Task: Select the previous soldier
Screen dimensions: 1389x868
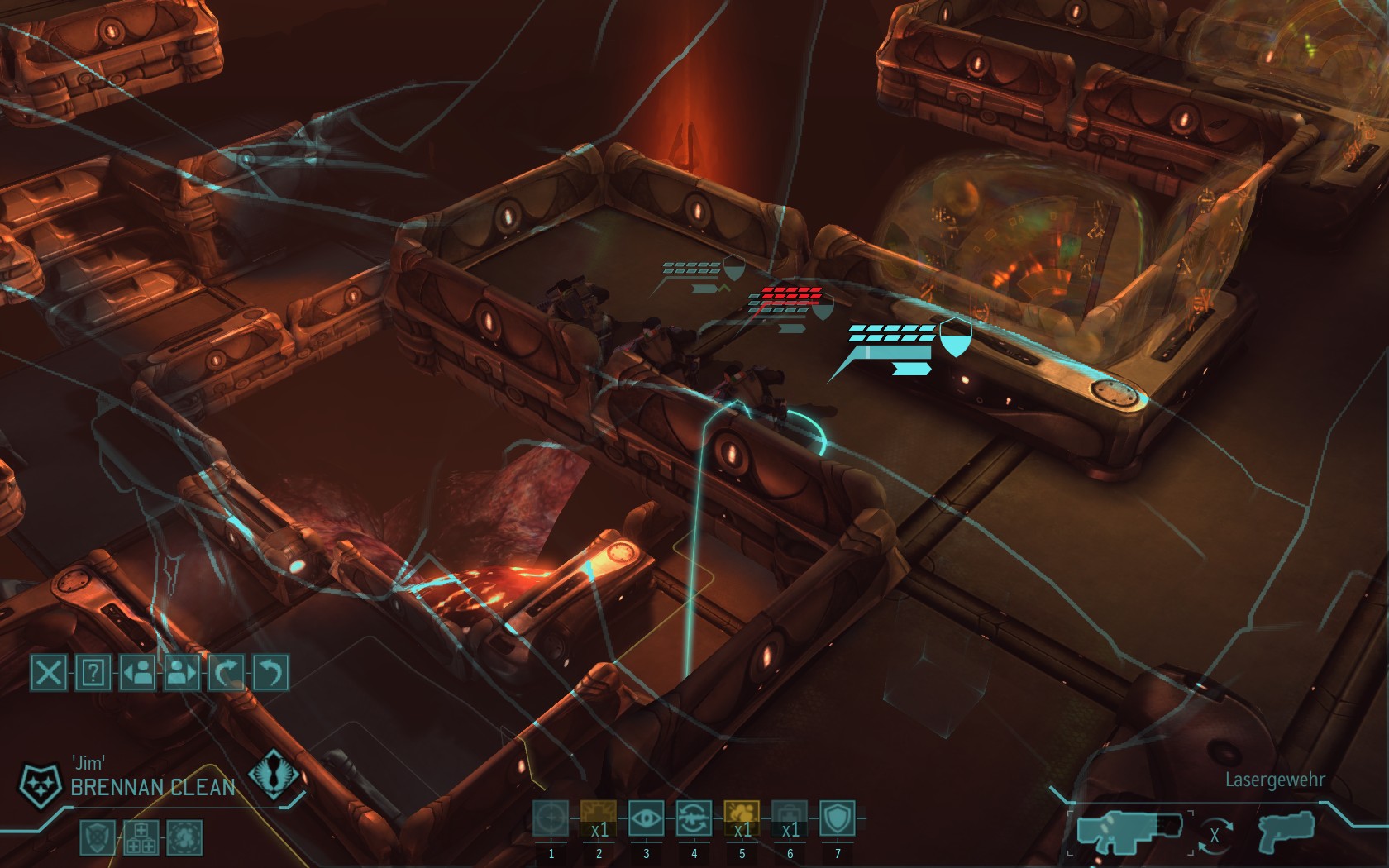Action: pos(137,673)
